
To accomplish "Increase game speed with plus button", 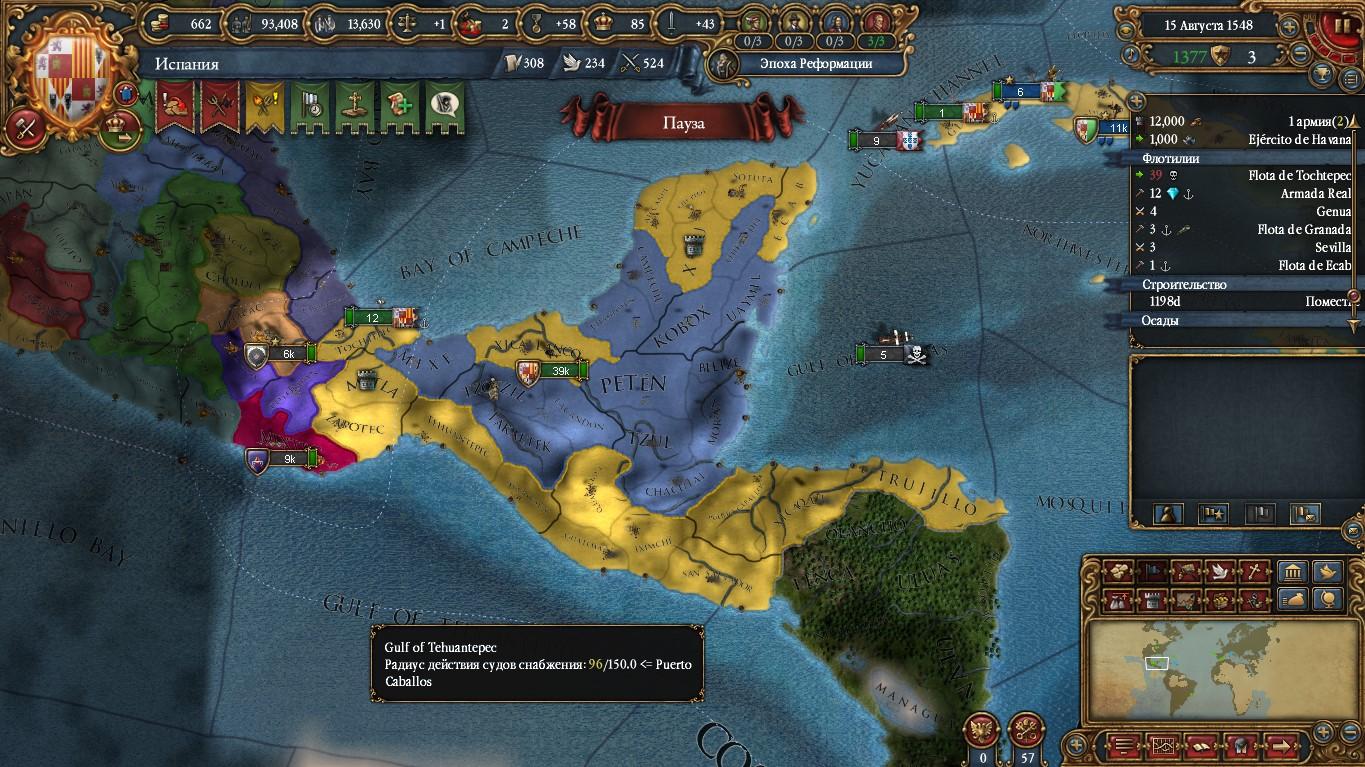I will (x=1290, y=27).
